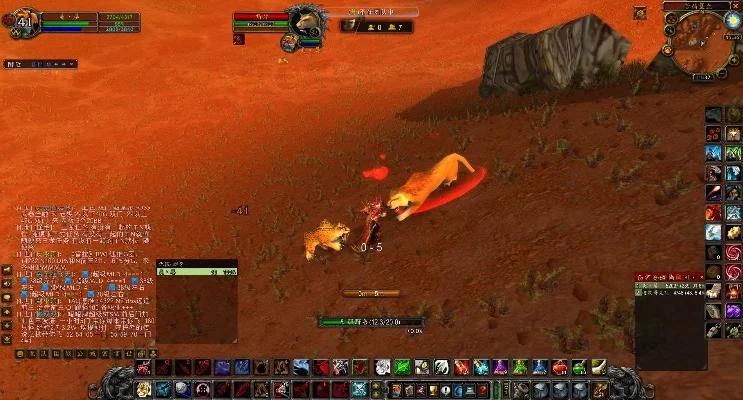
Task: Click the white swirl icon in side bar
Action: click(714, 232)
